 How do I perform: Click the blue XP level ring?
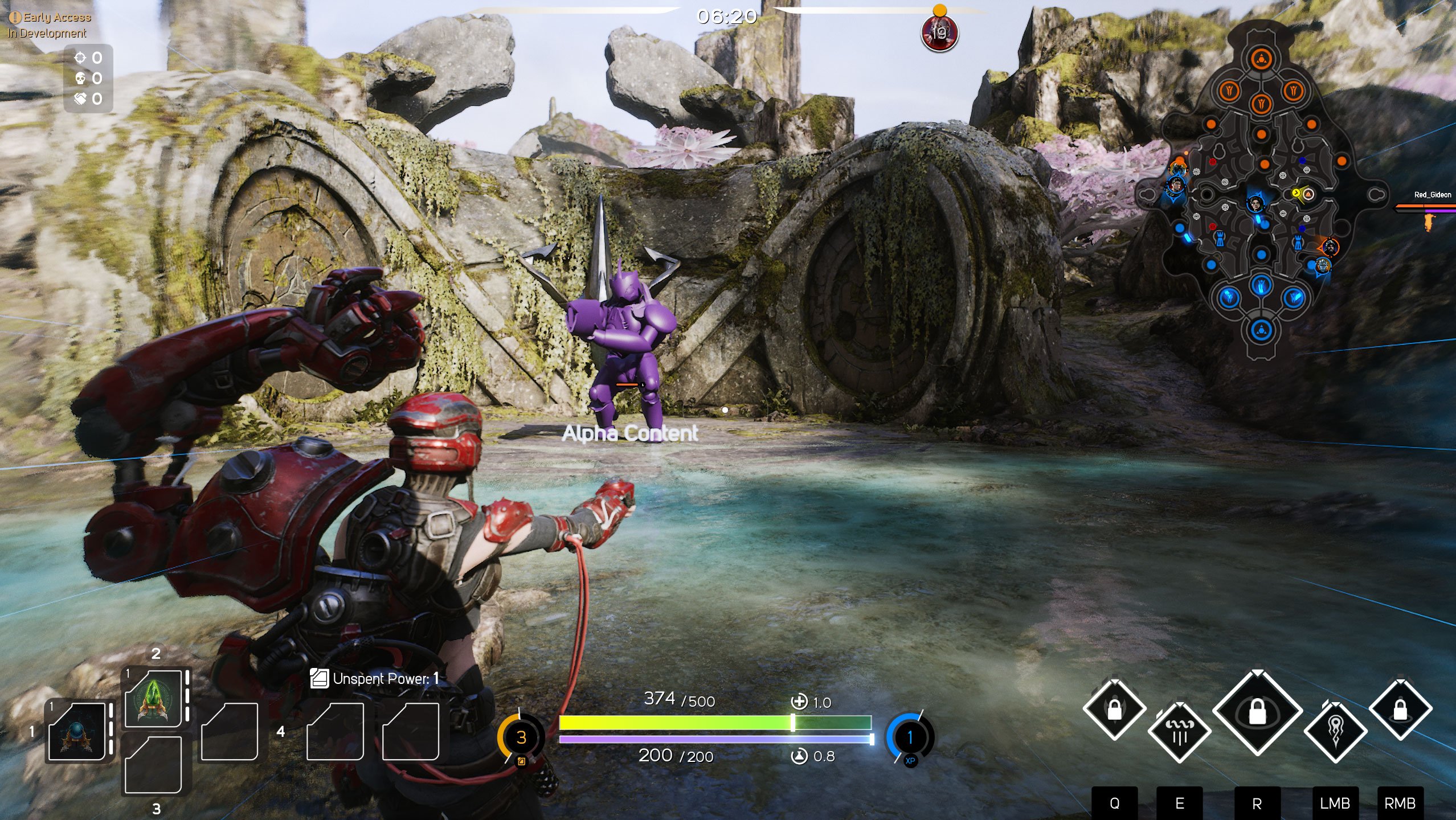pyautogui.click(x=910, y=737)
